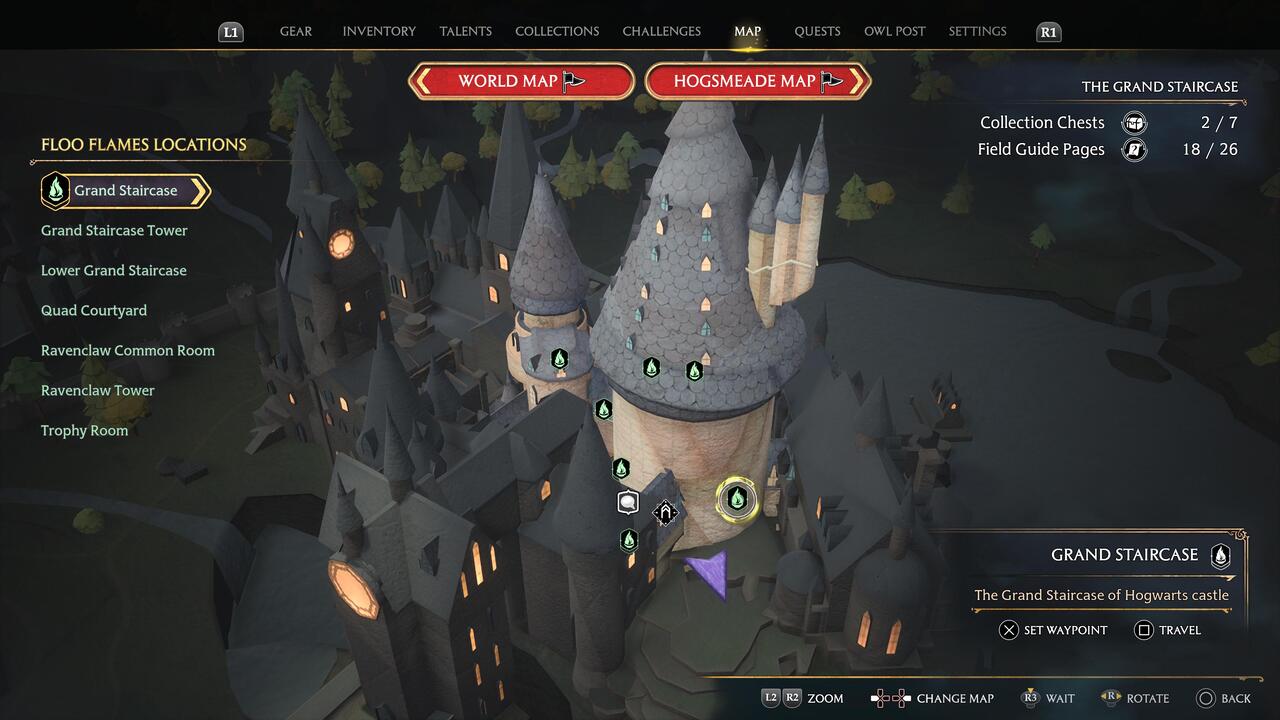Open the Challenges tab
The width and height of the screenshot is (1280, 720).
(x=661, y=31)
